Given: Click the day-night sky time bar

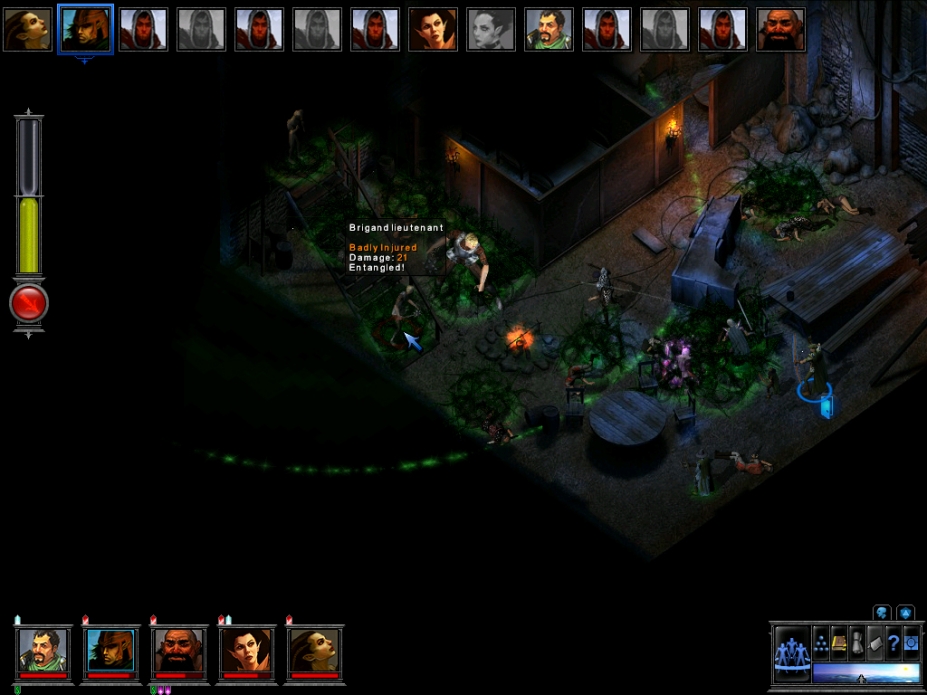Looking at the screenshot, I should pyautogui.click(x=865, y=673).
